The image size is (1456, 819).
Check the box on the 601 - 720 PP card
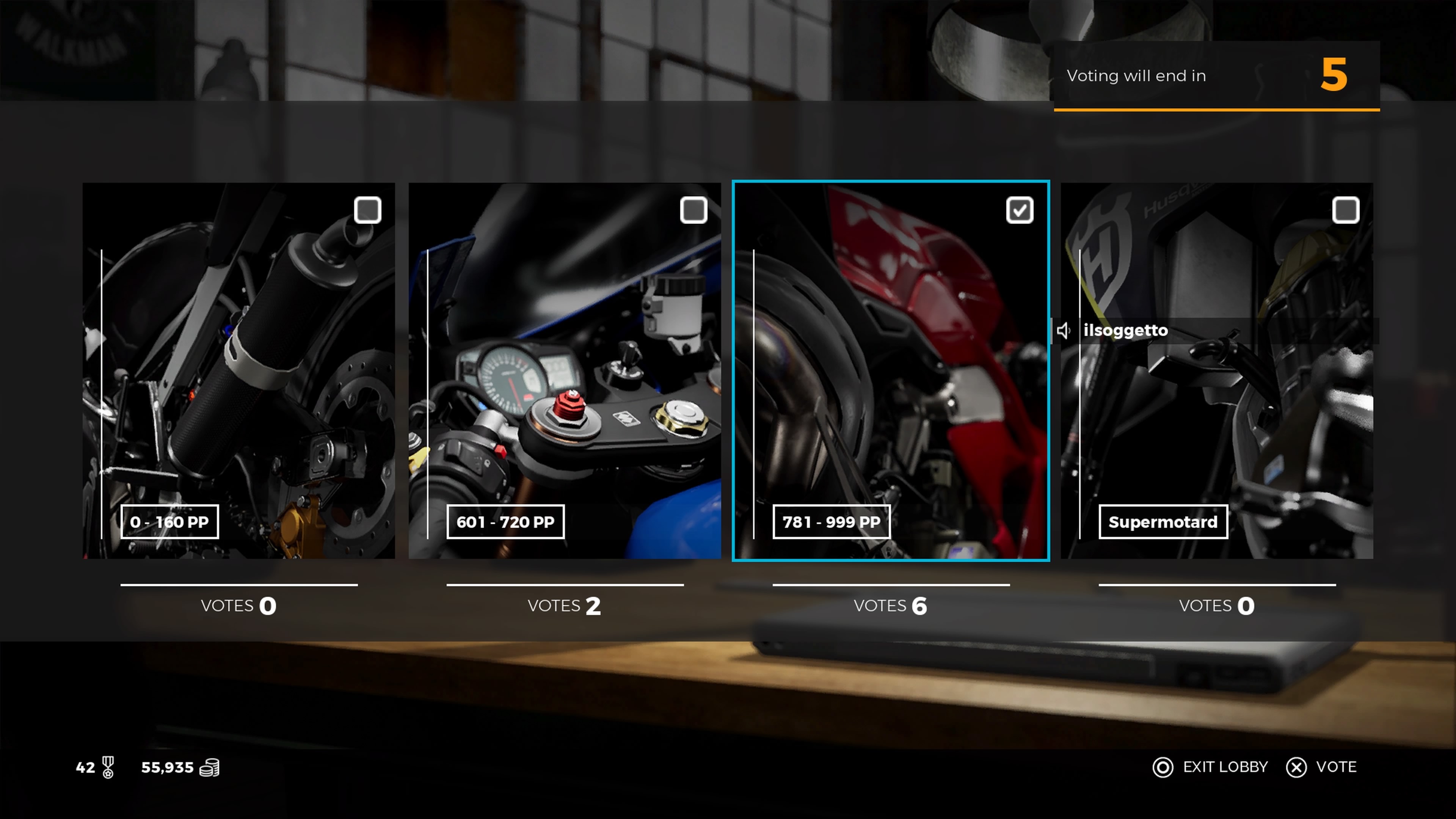693,210
